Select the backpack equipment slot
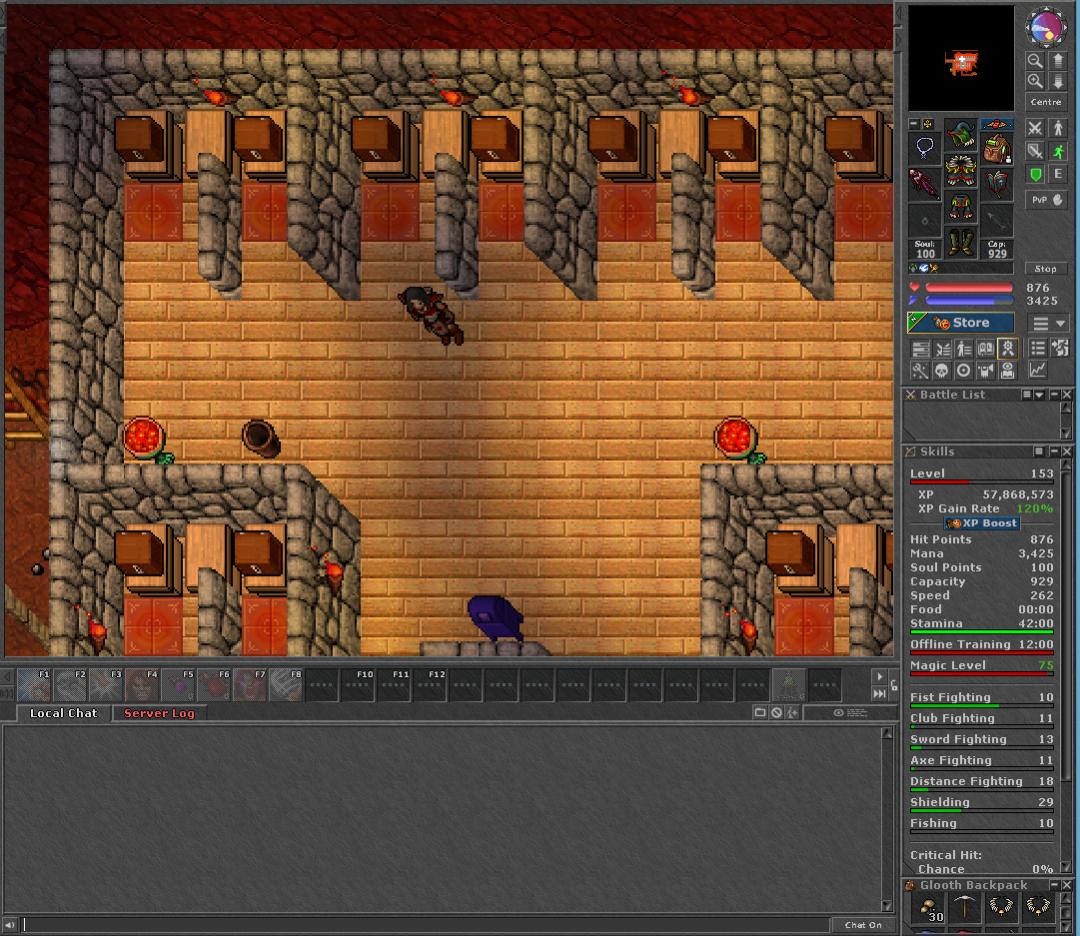 tap(996, 148)
